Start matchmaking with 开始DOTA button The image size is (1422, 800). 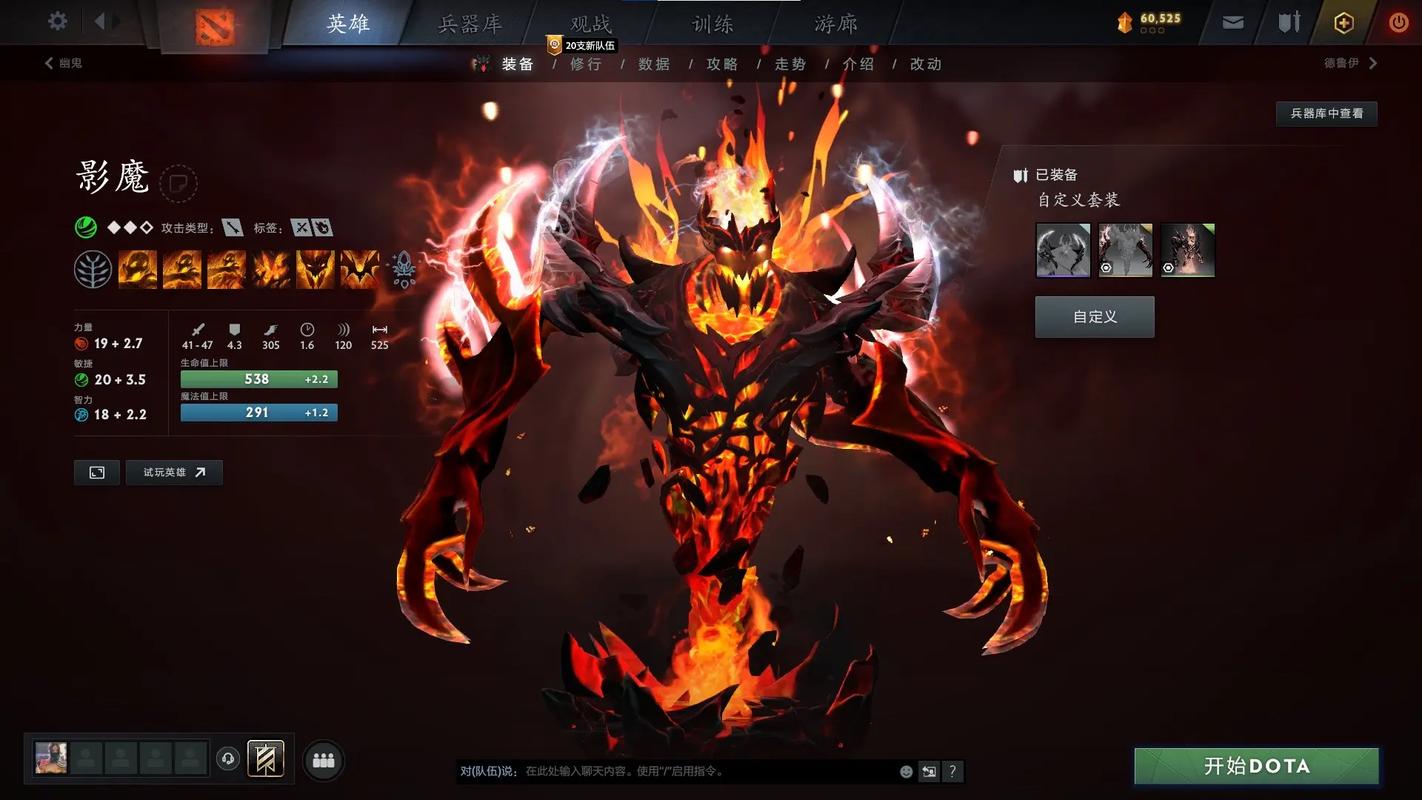pos(1256,766)
